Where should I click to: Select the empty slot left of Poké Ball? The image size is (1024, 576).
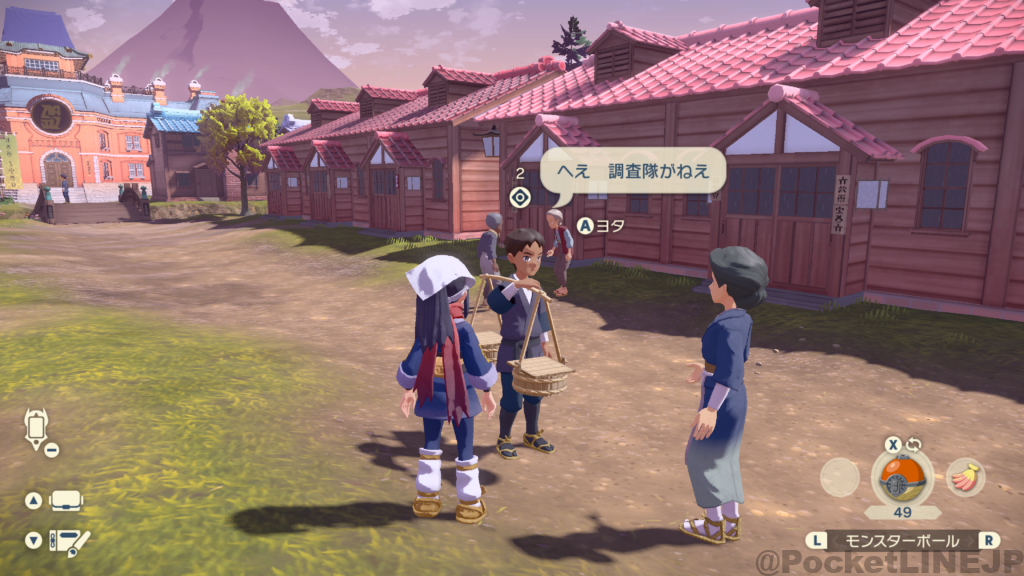[x=840, y=478]
